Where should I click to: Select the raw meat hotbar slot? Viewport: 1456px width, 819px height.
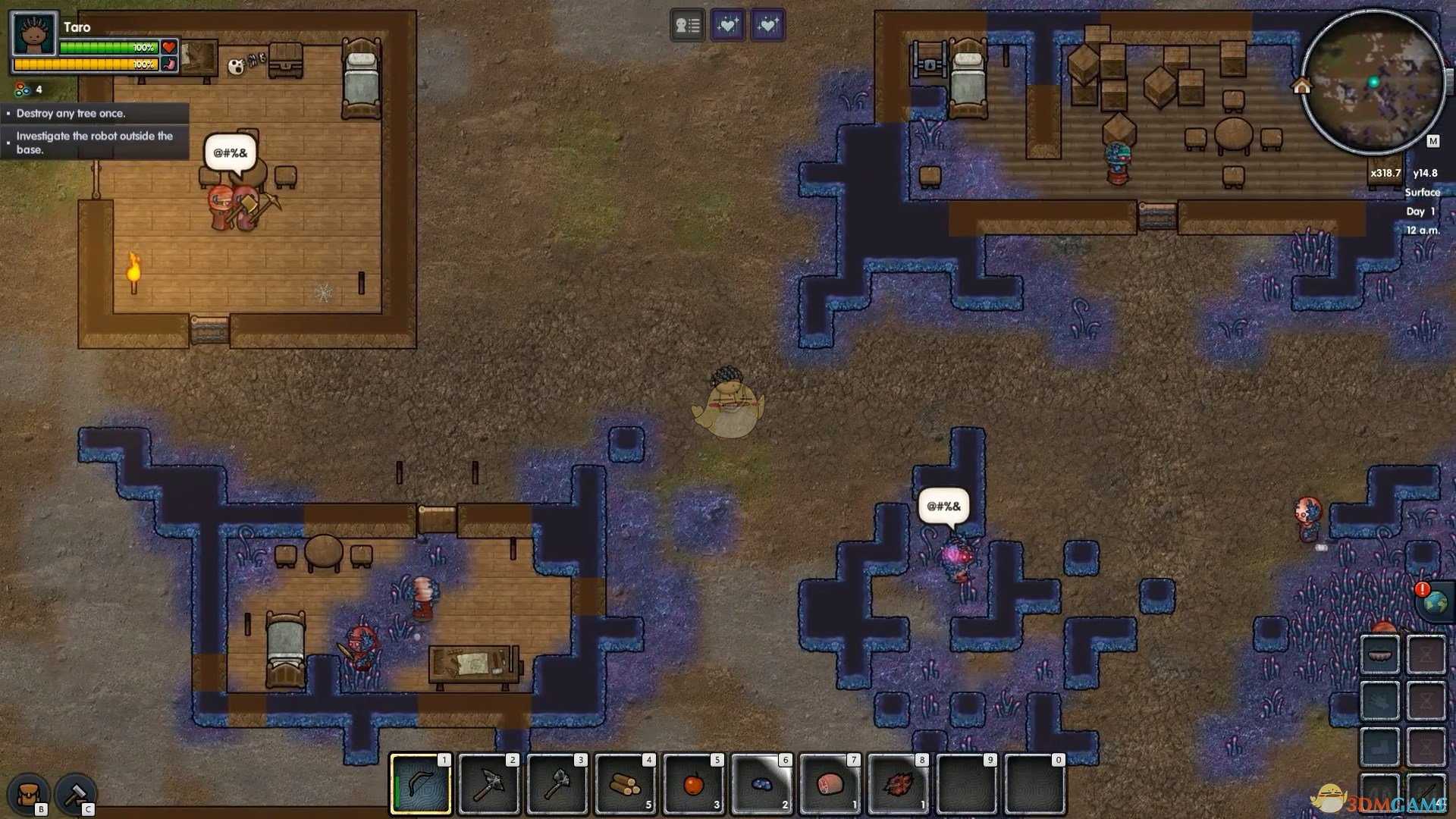pos(830,785)
